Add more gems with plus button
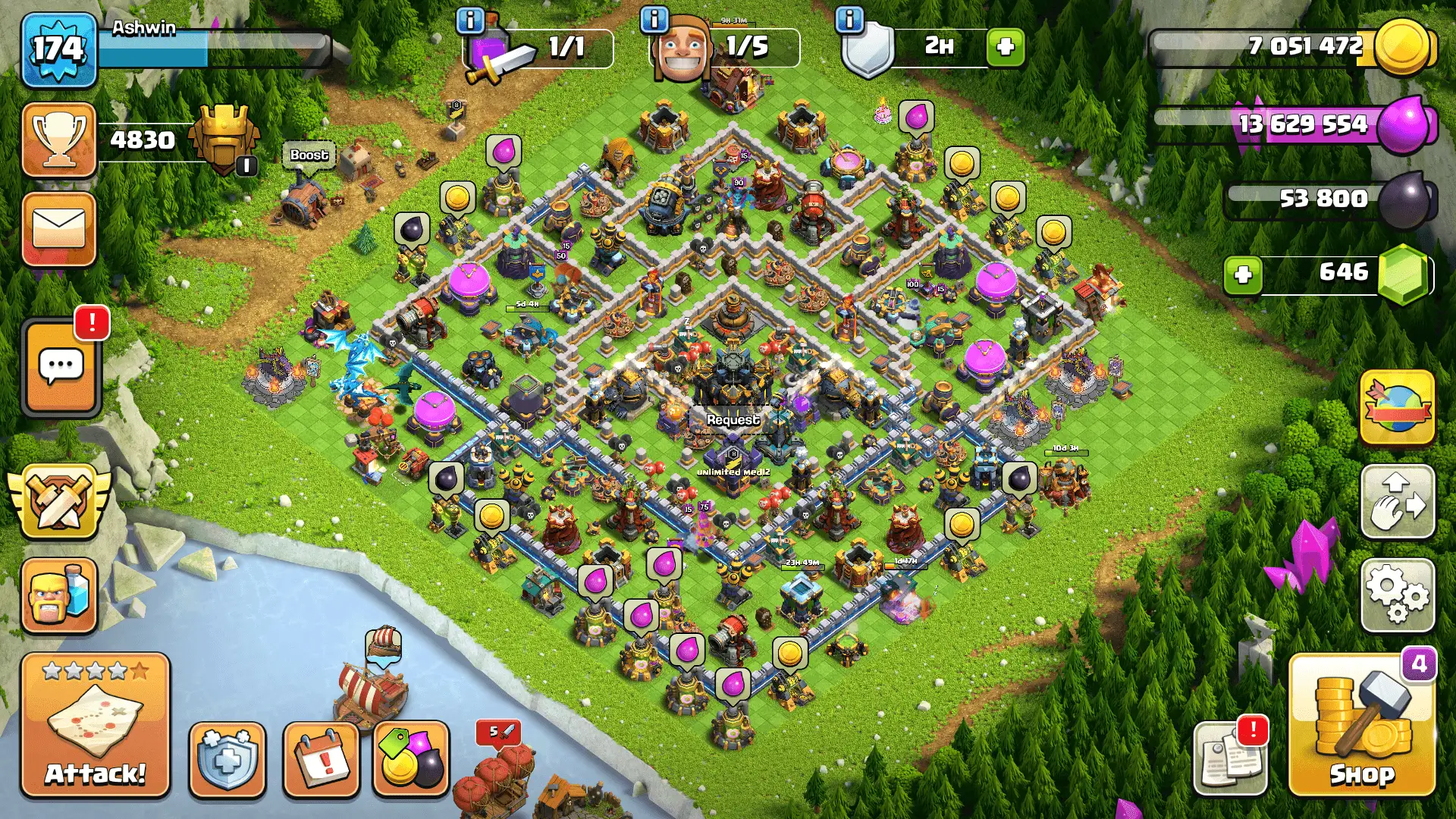The height and width of the screenshot is (819, 1456). (x=1243, y=274)
